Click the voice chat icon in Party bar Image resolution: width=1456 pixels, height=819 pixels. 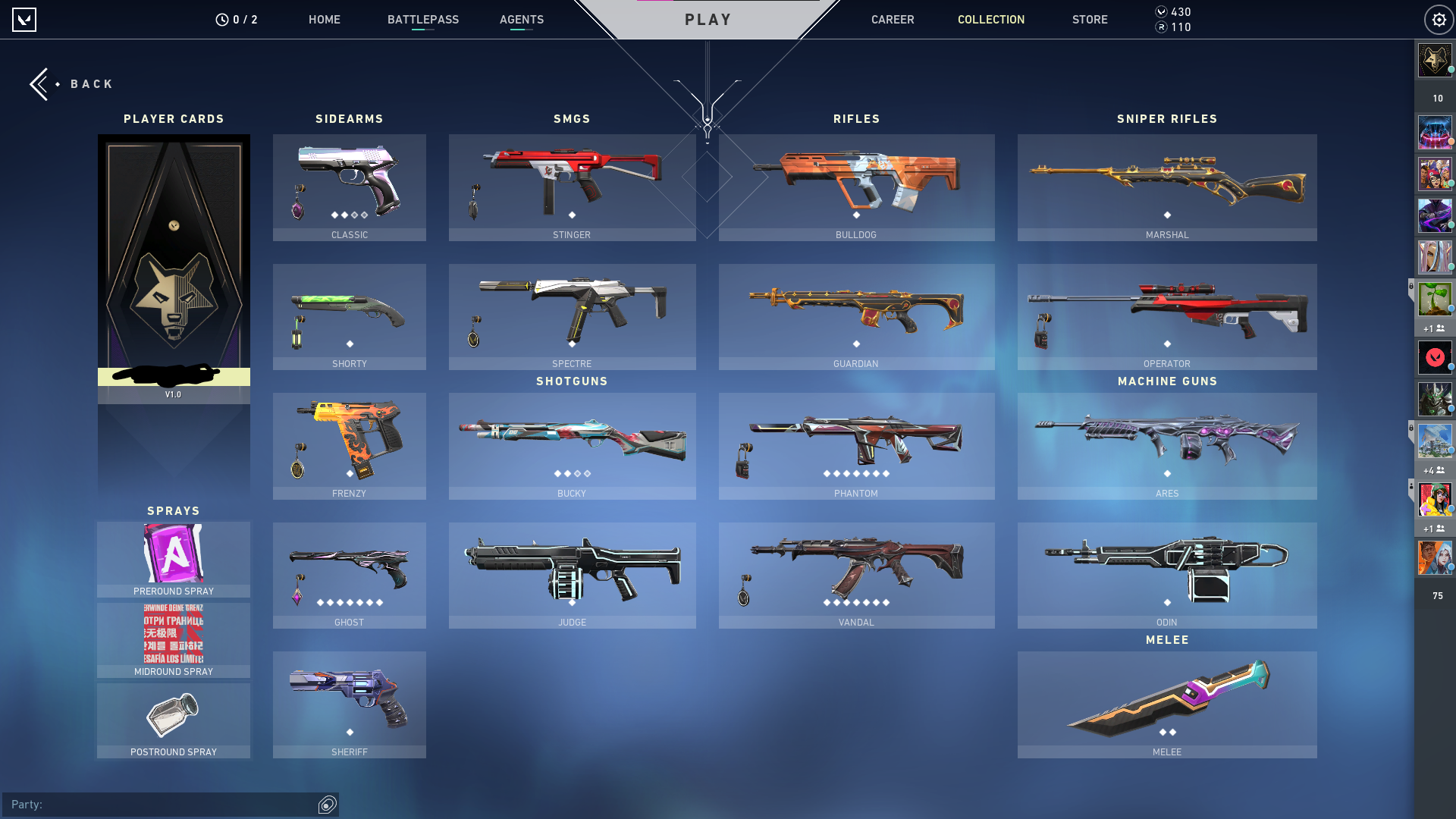[327, 805]
